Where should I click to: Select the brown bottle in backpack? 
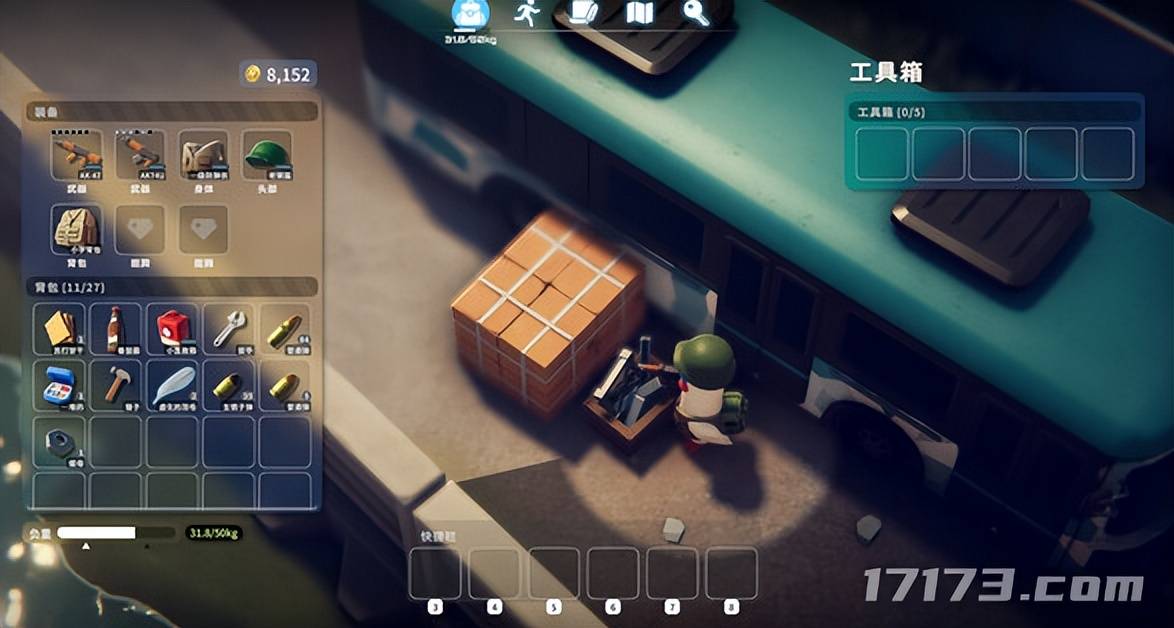[x=116, y=329]
